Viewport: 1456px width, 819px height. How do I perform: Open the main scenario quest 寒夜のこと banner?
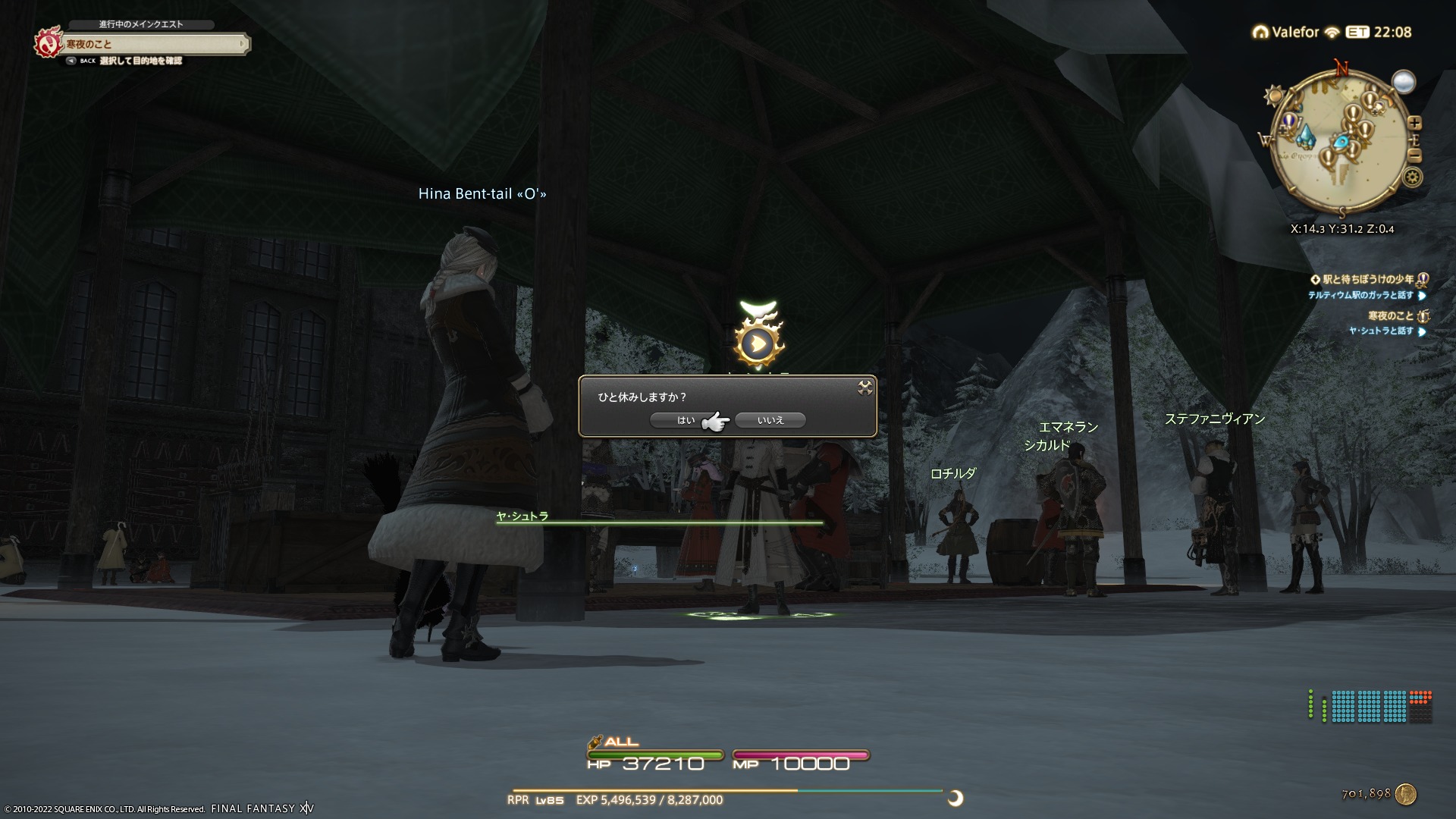(152, 44)
